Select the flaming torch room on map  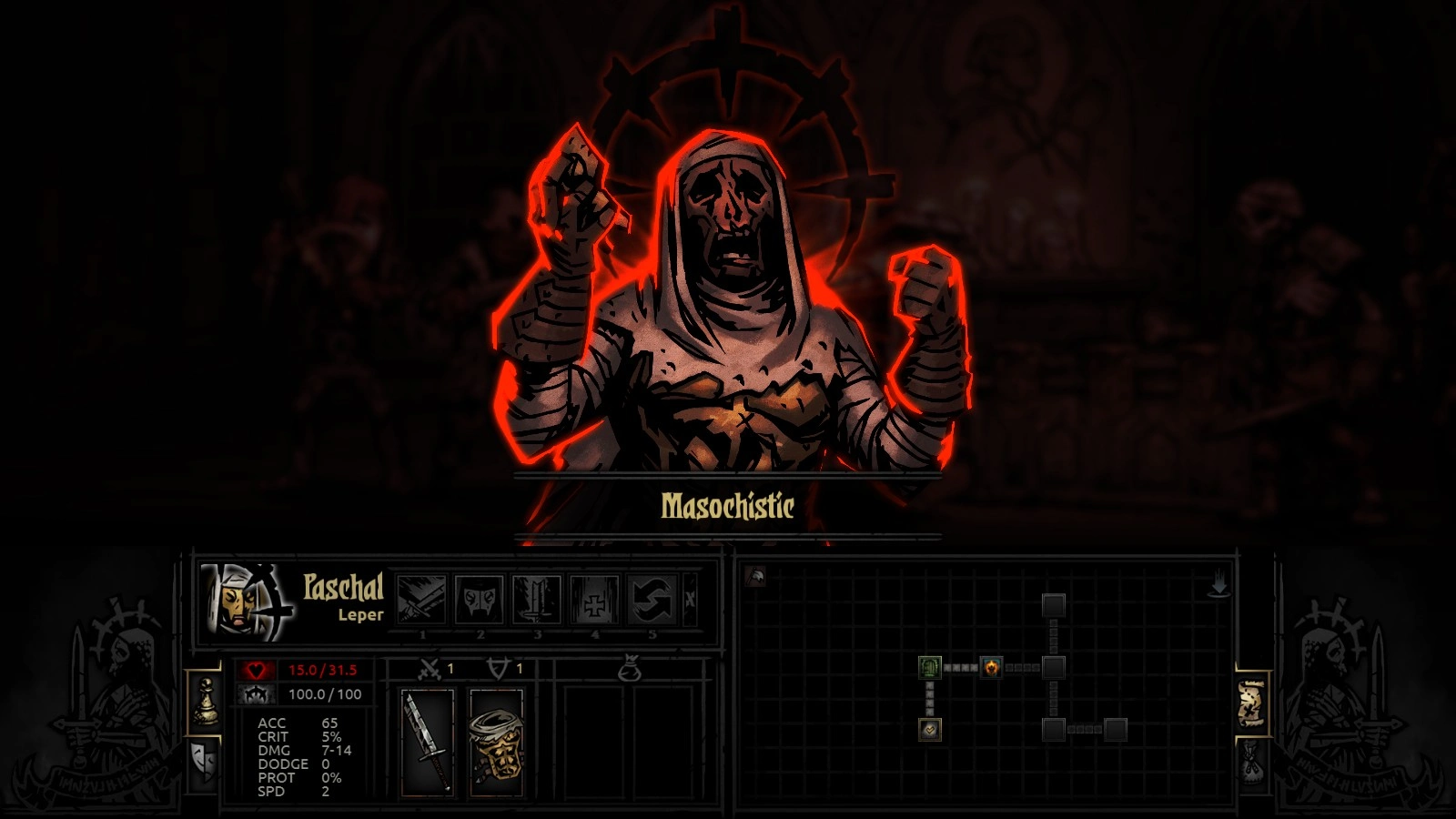click(991, 668)
